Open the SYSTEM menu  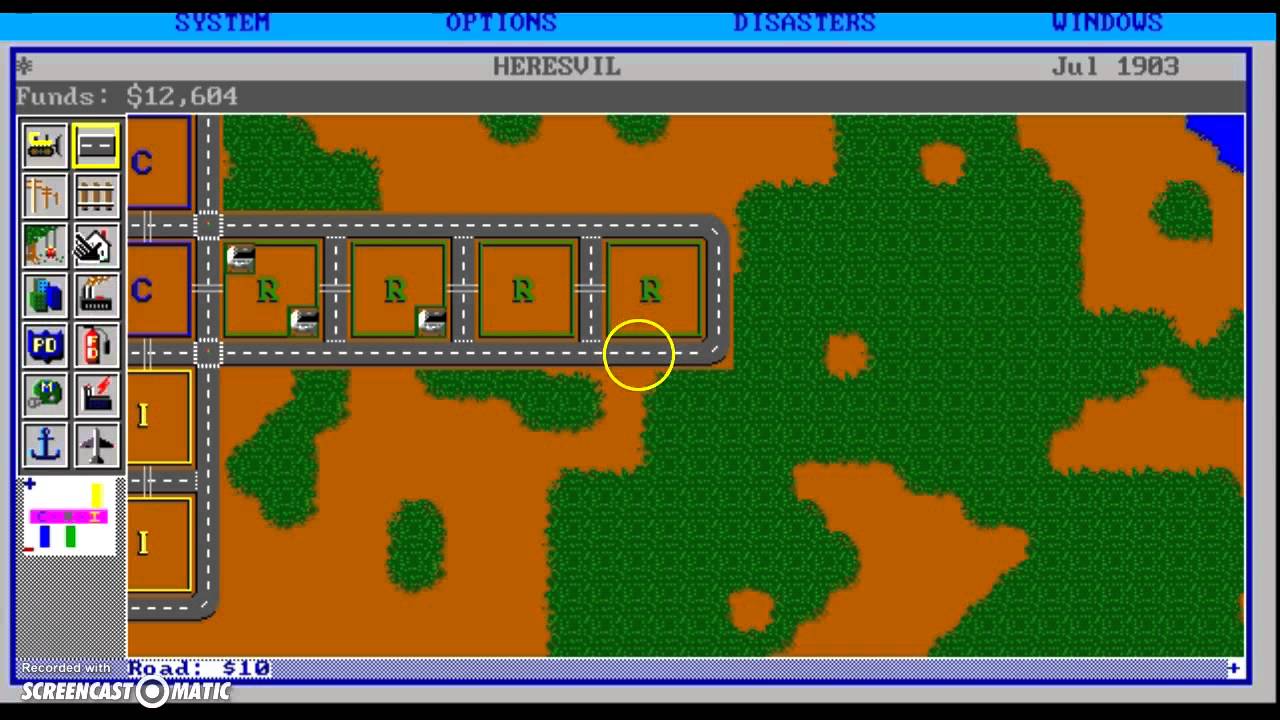(222, 22)
